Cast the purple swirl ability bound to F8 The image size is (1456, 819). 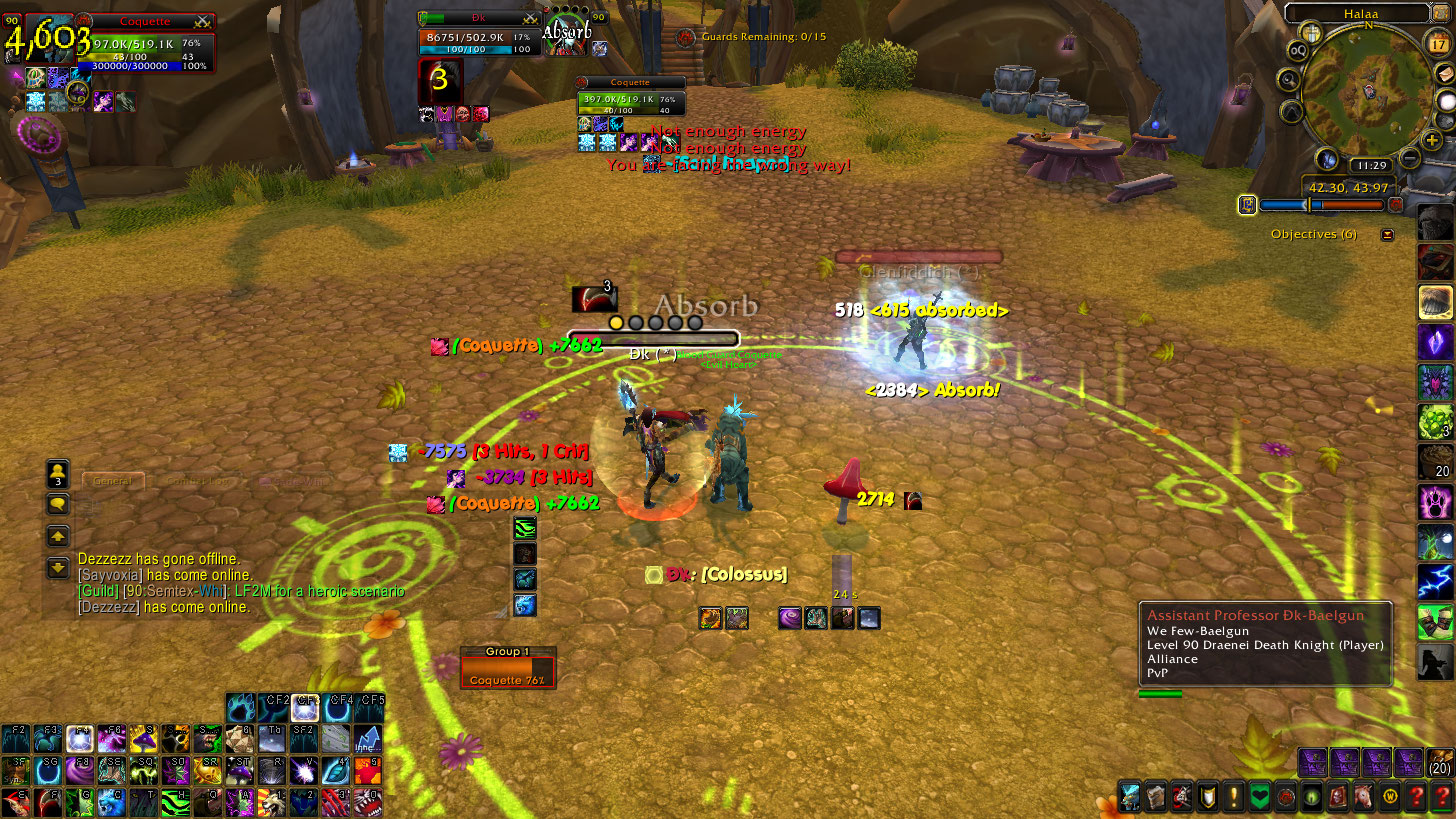[79, 770]
